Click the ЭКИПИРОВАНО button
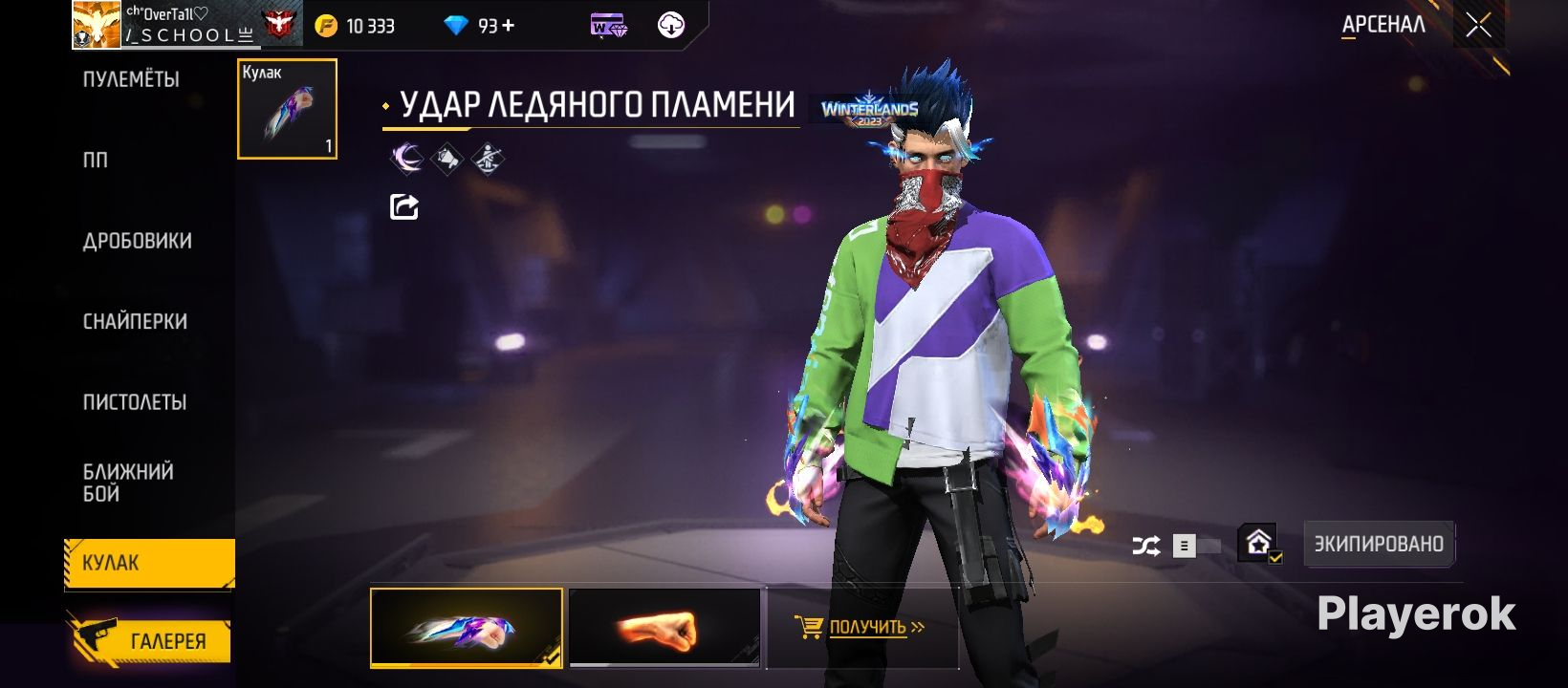1568x688 pixels. (1379, 544)
